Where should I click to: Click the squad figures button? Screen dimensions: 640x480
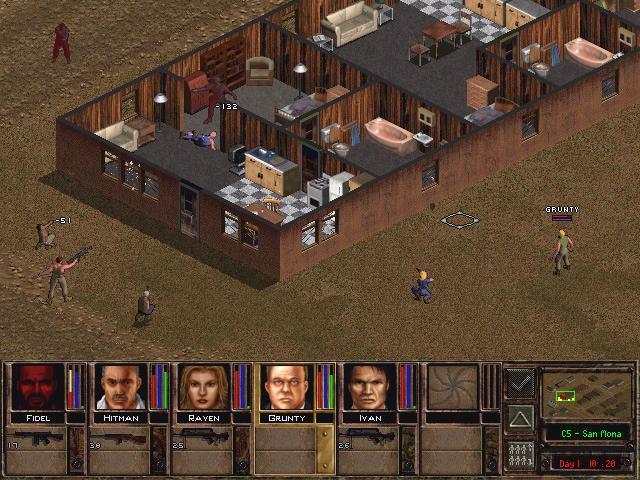[520, 453]
